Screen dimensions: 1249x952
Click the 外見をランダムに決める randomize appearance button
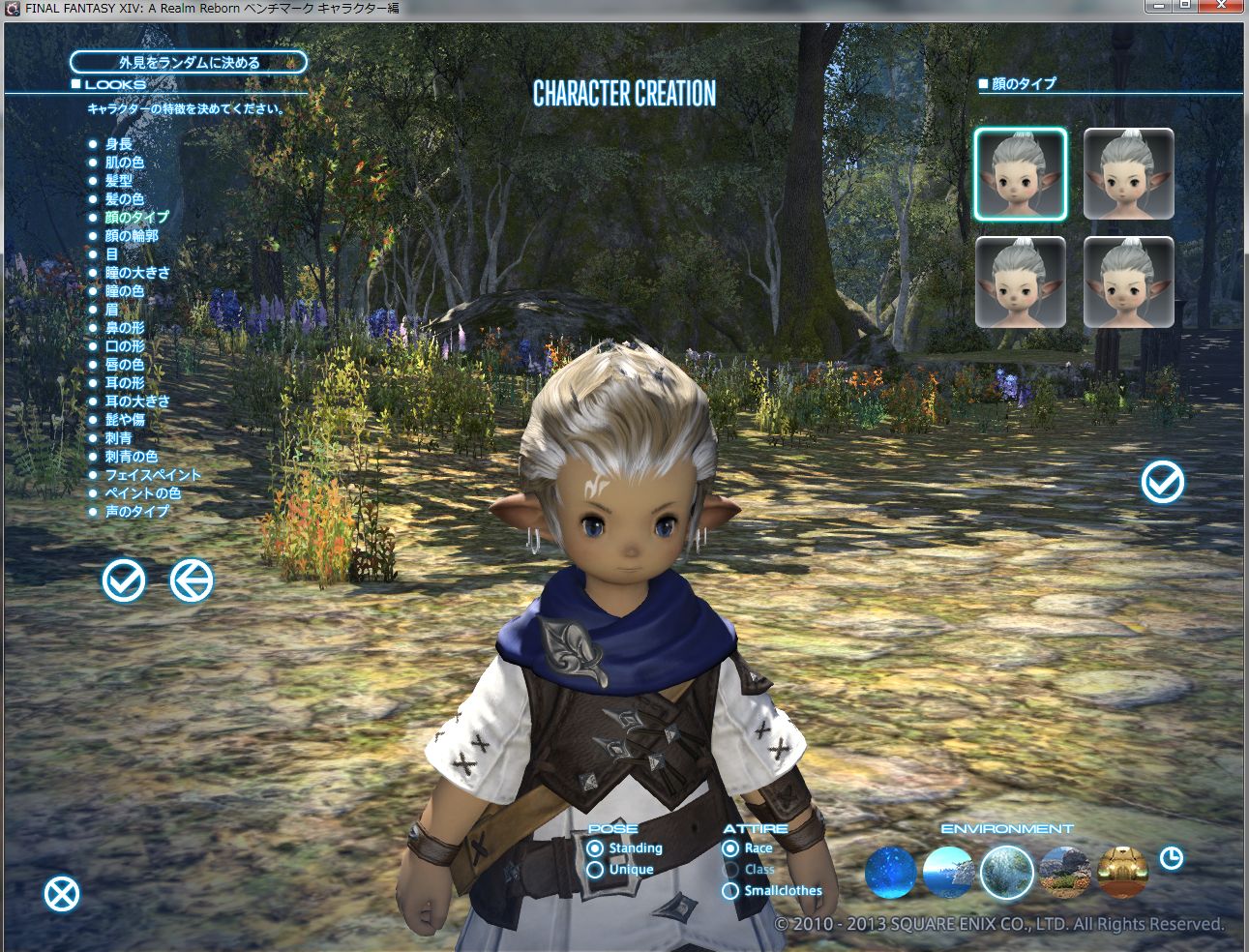[x=189, y=63]
